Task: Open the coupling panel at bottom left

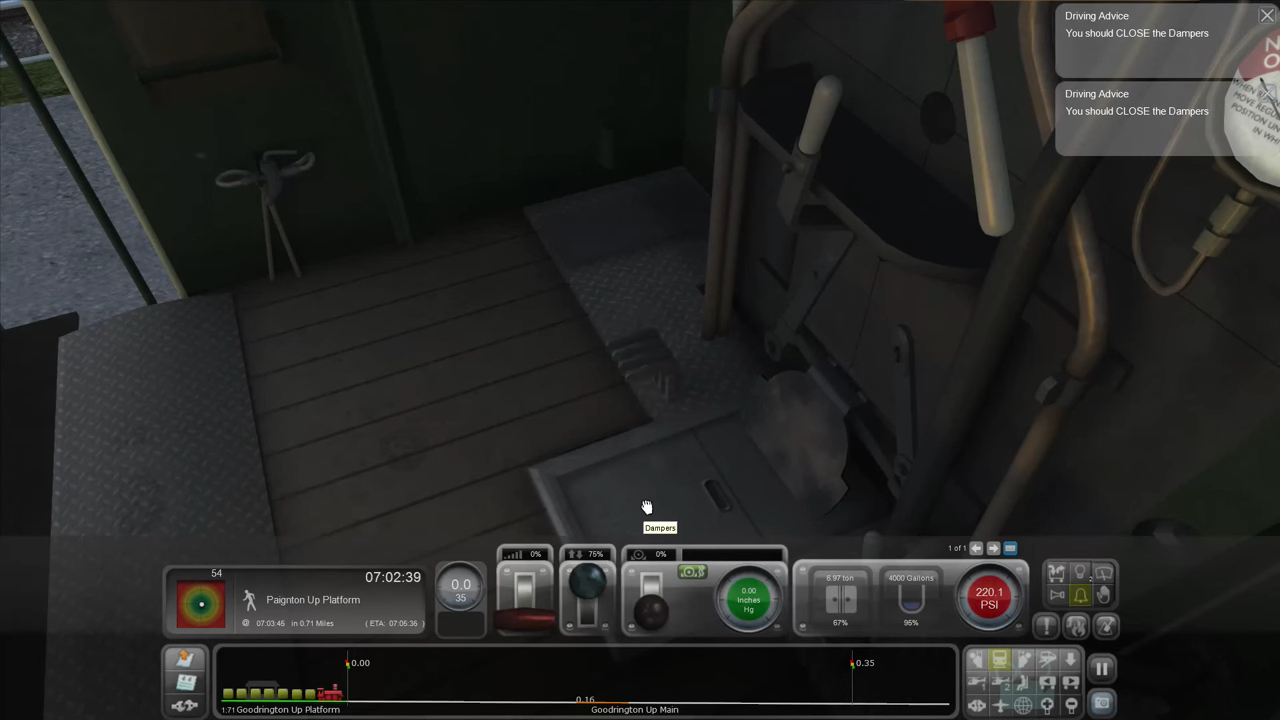Action: click(x=184, y=704)
